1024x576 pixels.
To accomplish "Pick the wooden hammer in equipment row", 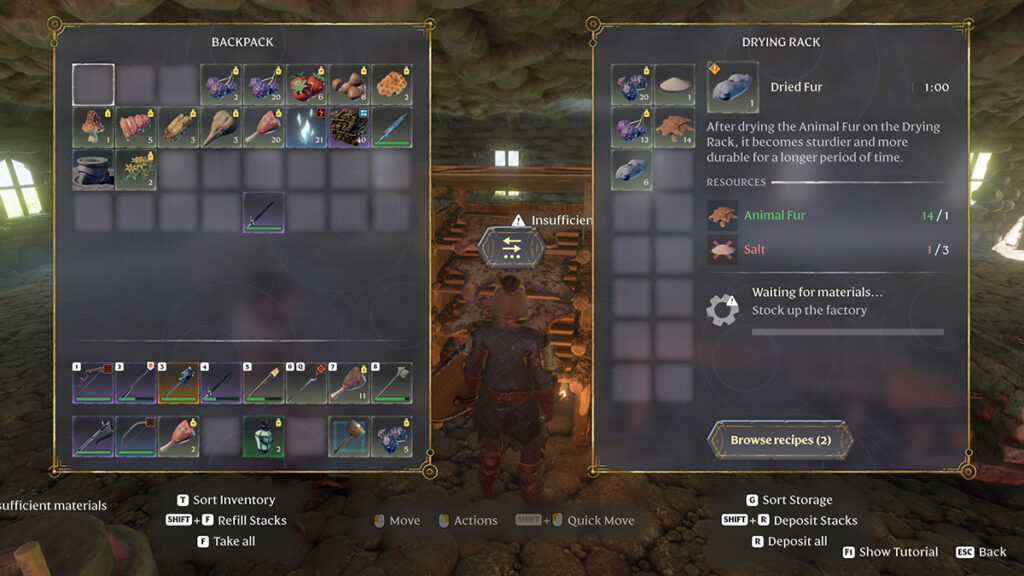I will [x=349, y=437].
